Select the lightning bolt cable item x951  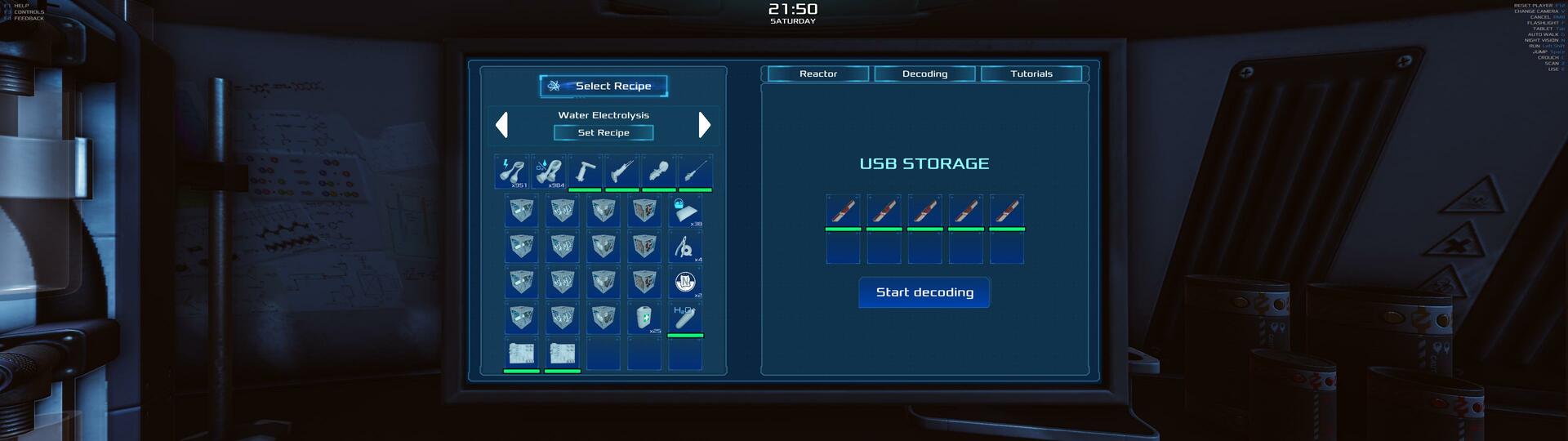point(513,172)
